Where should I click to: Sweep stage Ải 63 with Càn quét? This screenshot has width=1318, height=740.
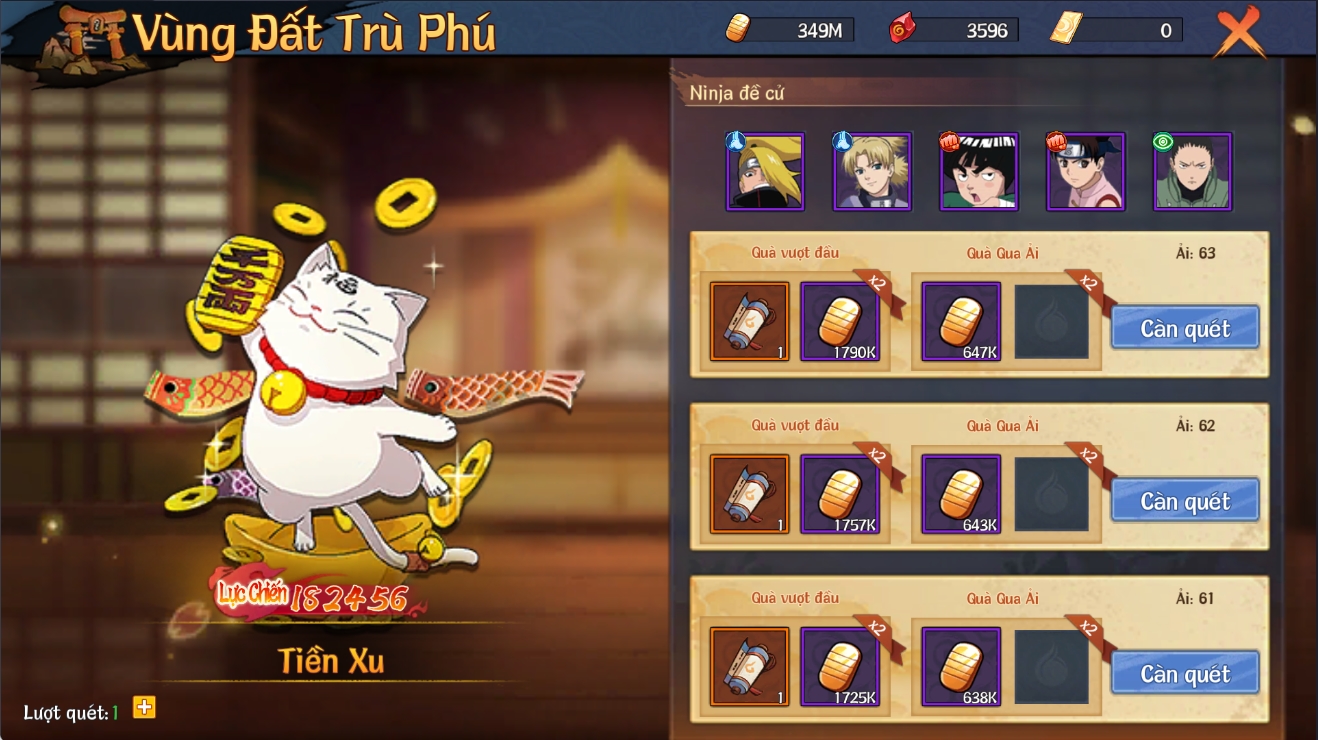1185,328
